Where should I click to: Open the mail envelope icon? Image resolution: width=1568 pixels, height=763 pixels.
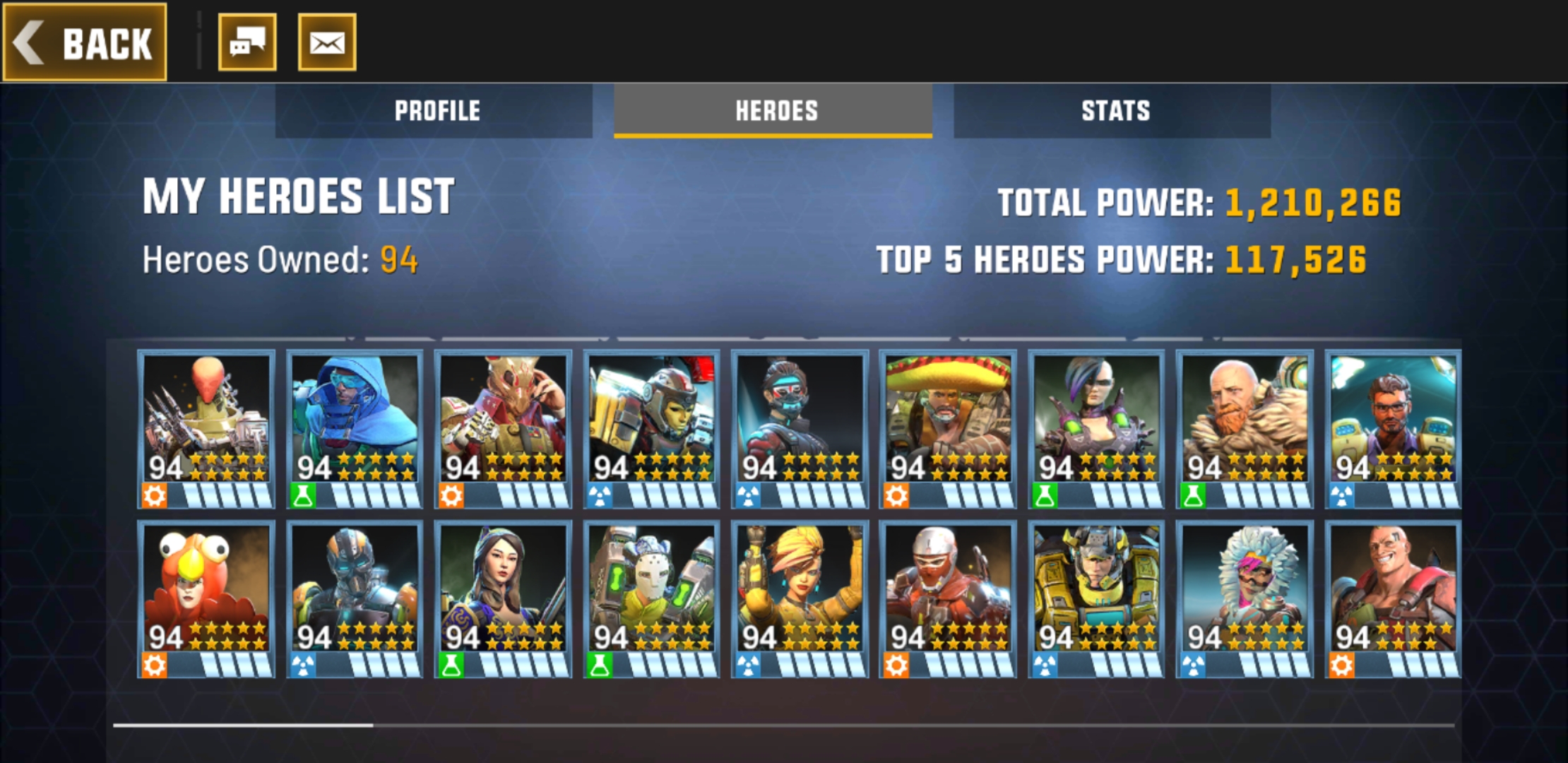point(327,42)
